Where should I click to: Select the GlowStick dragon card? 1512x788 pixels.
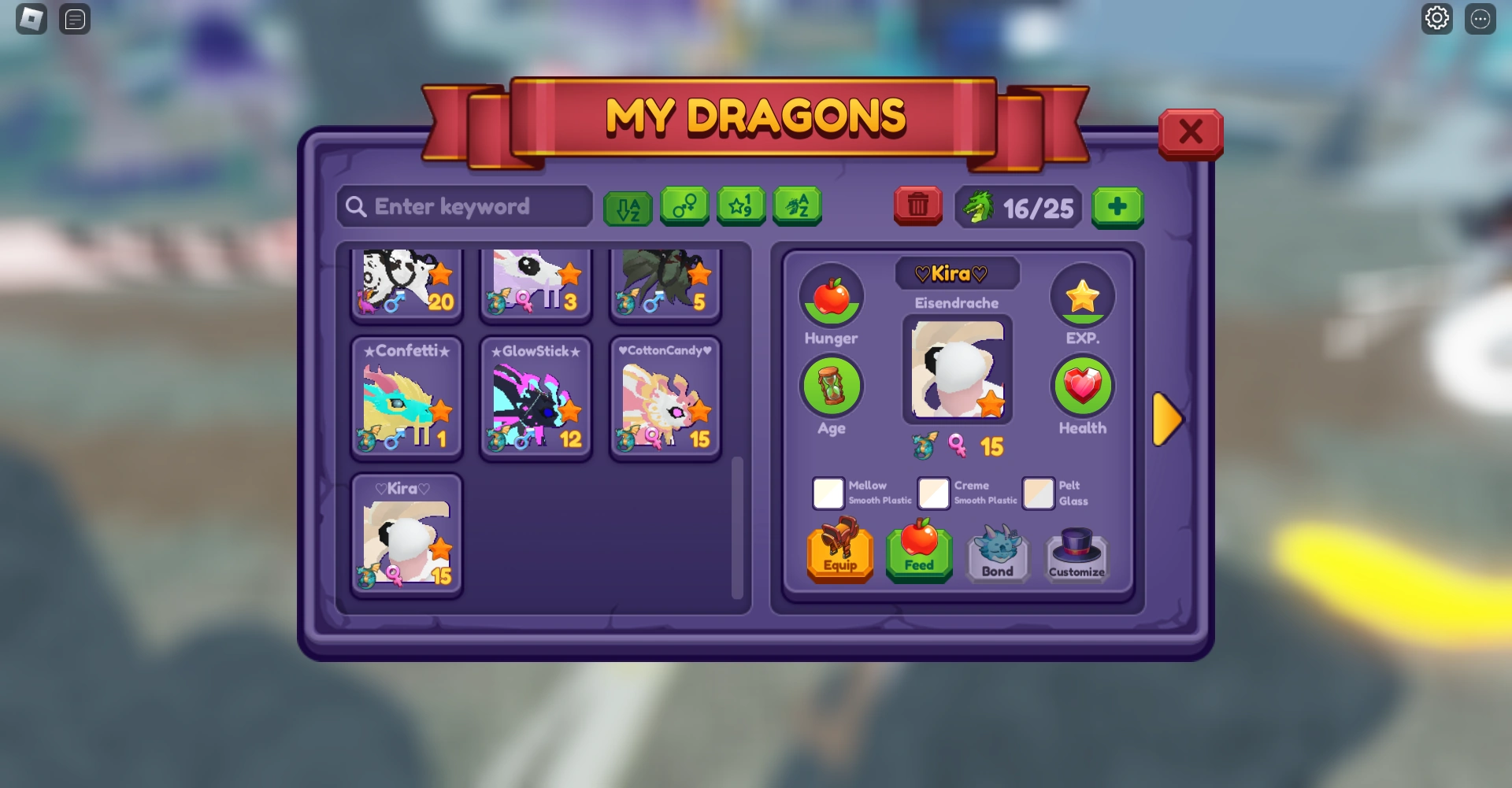(x=536, y=398)
